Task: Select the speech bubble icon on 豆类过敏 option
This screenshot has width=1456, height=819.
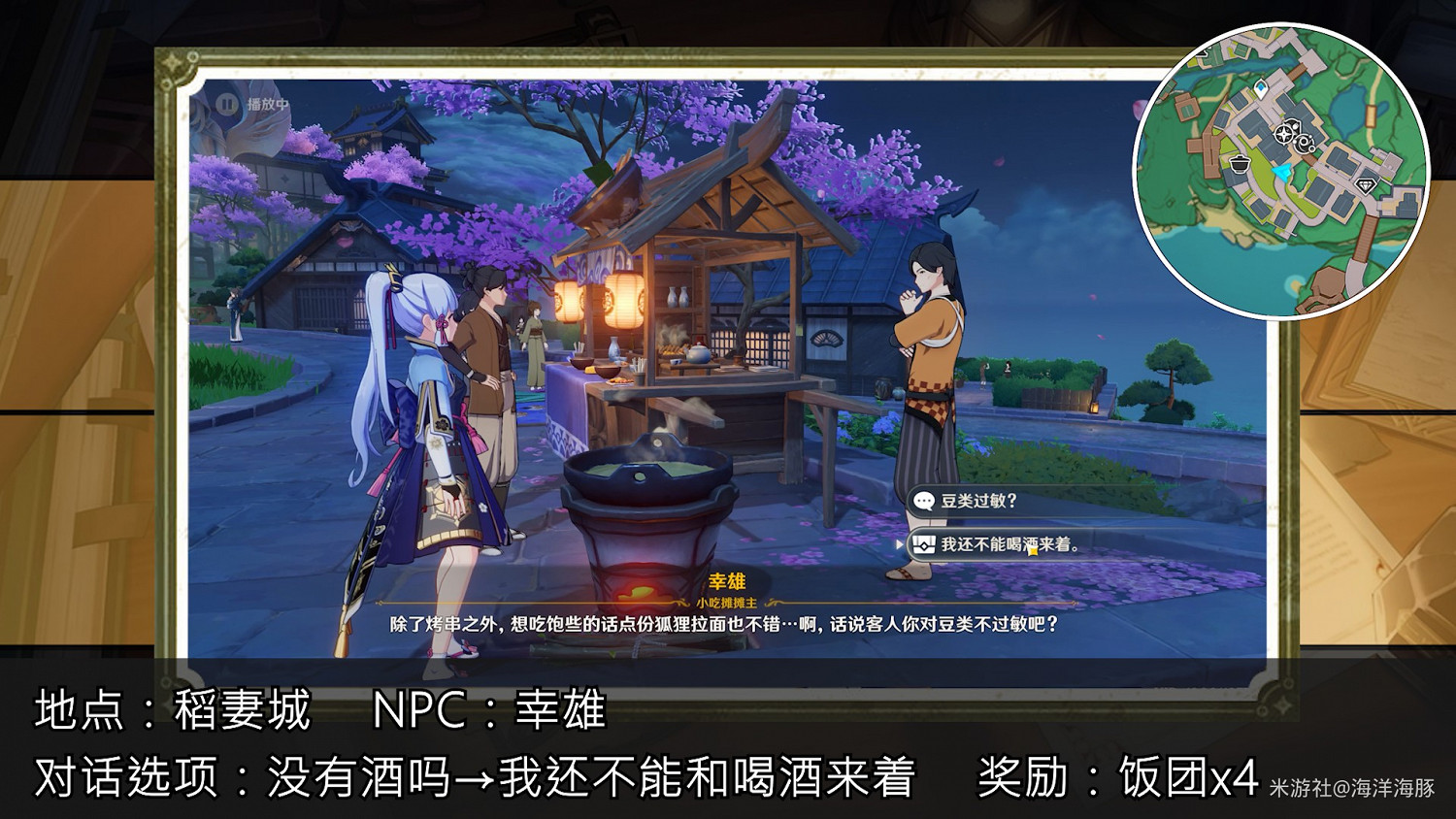Action: (923, 501)
